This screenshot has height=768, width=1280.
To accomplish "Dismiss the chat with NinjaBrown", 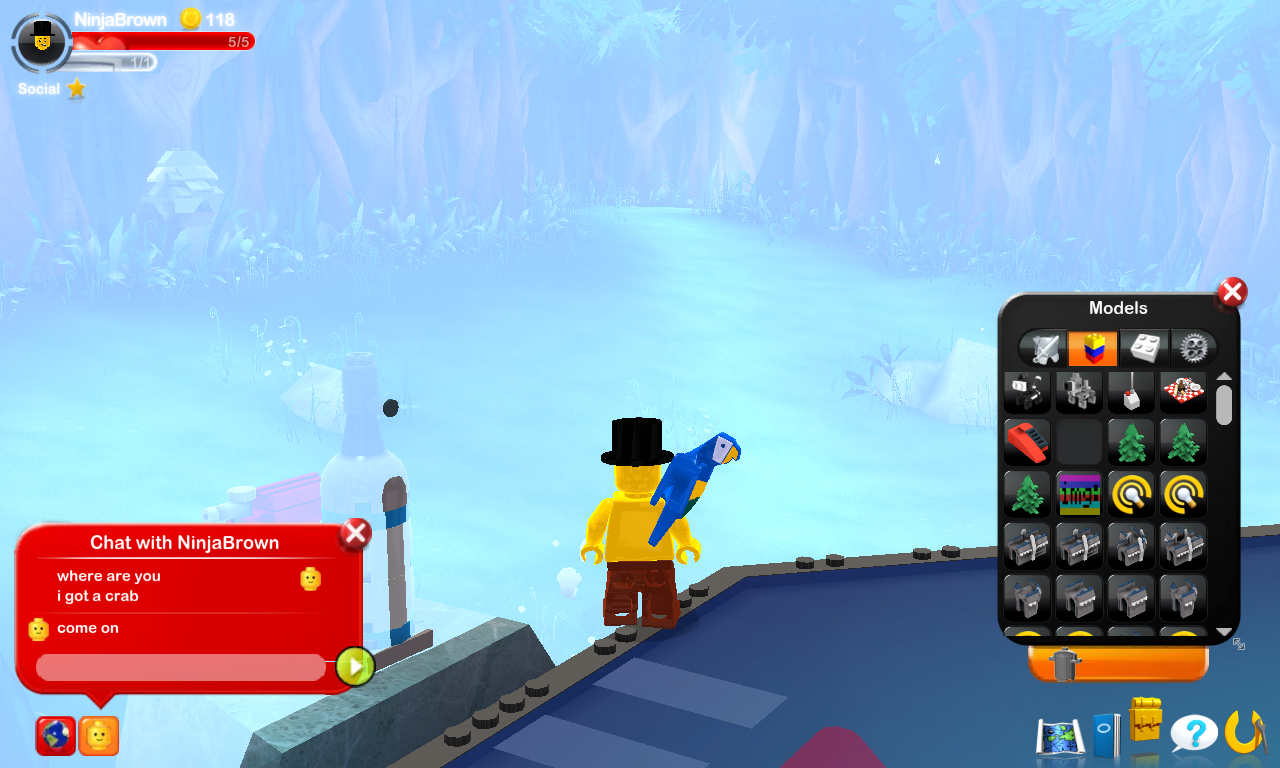I will [x=355, y=533].
